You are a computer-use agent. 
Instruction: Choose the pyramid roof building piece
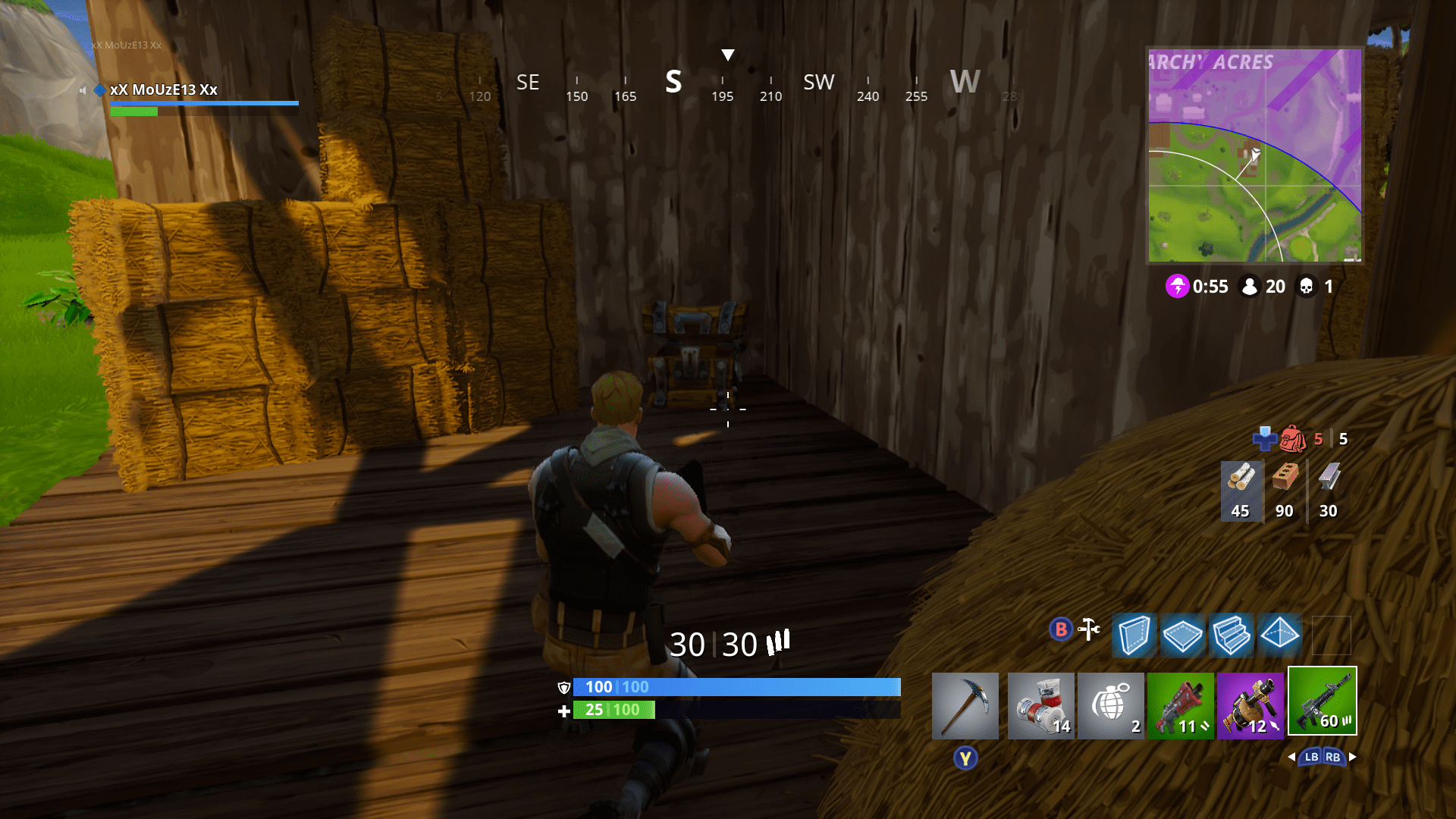click(1279, 635)
